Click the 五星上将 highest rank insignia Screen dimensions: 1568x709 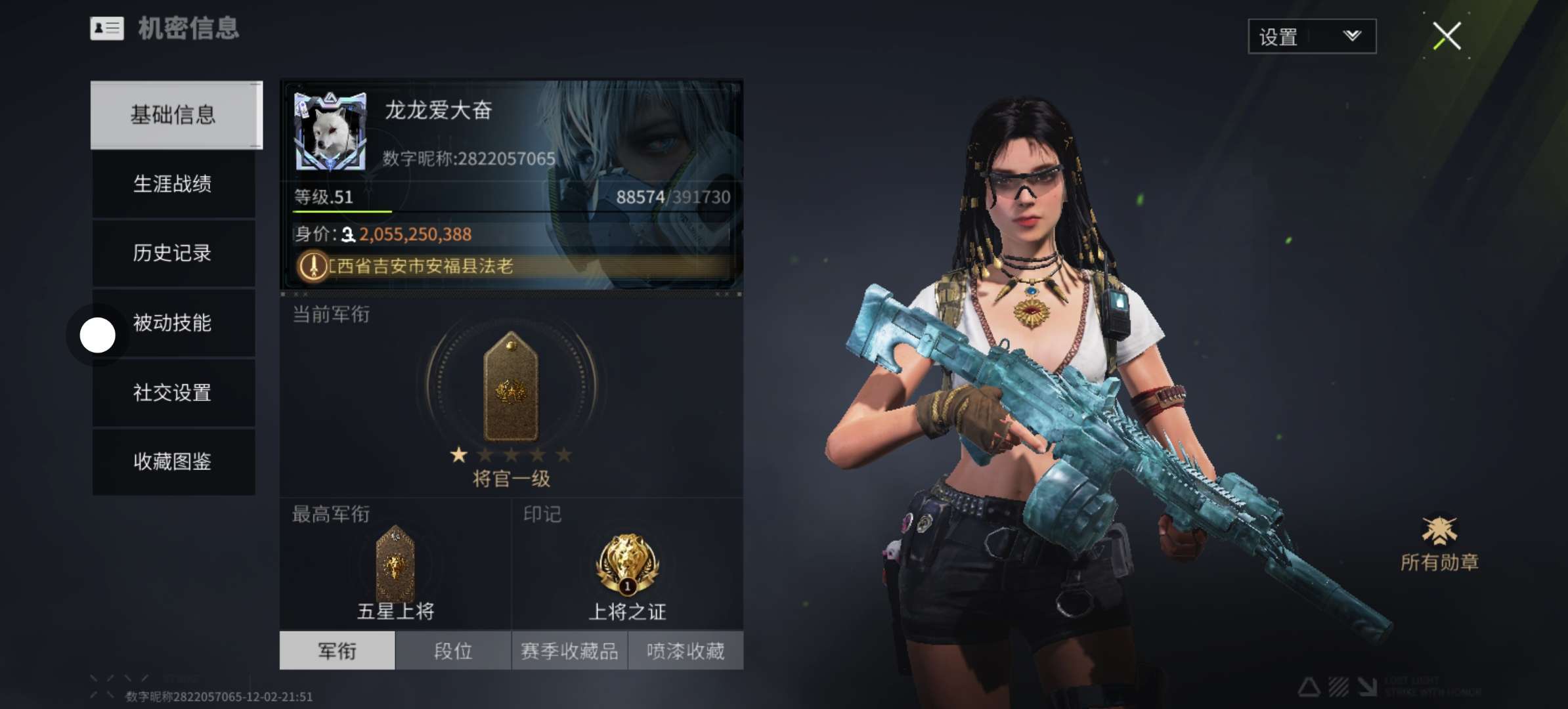pos(395,563)
